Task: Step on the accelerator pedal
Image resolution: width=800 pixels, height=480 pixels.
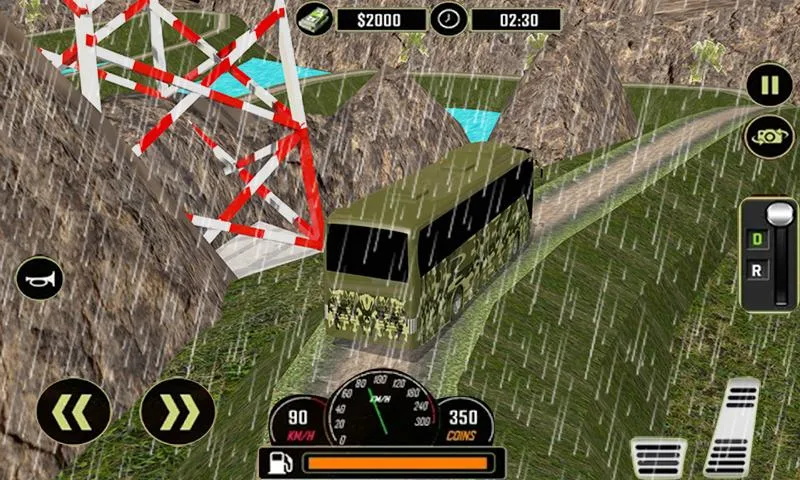Action: [732, 427]
